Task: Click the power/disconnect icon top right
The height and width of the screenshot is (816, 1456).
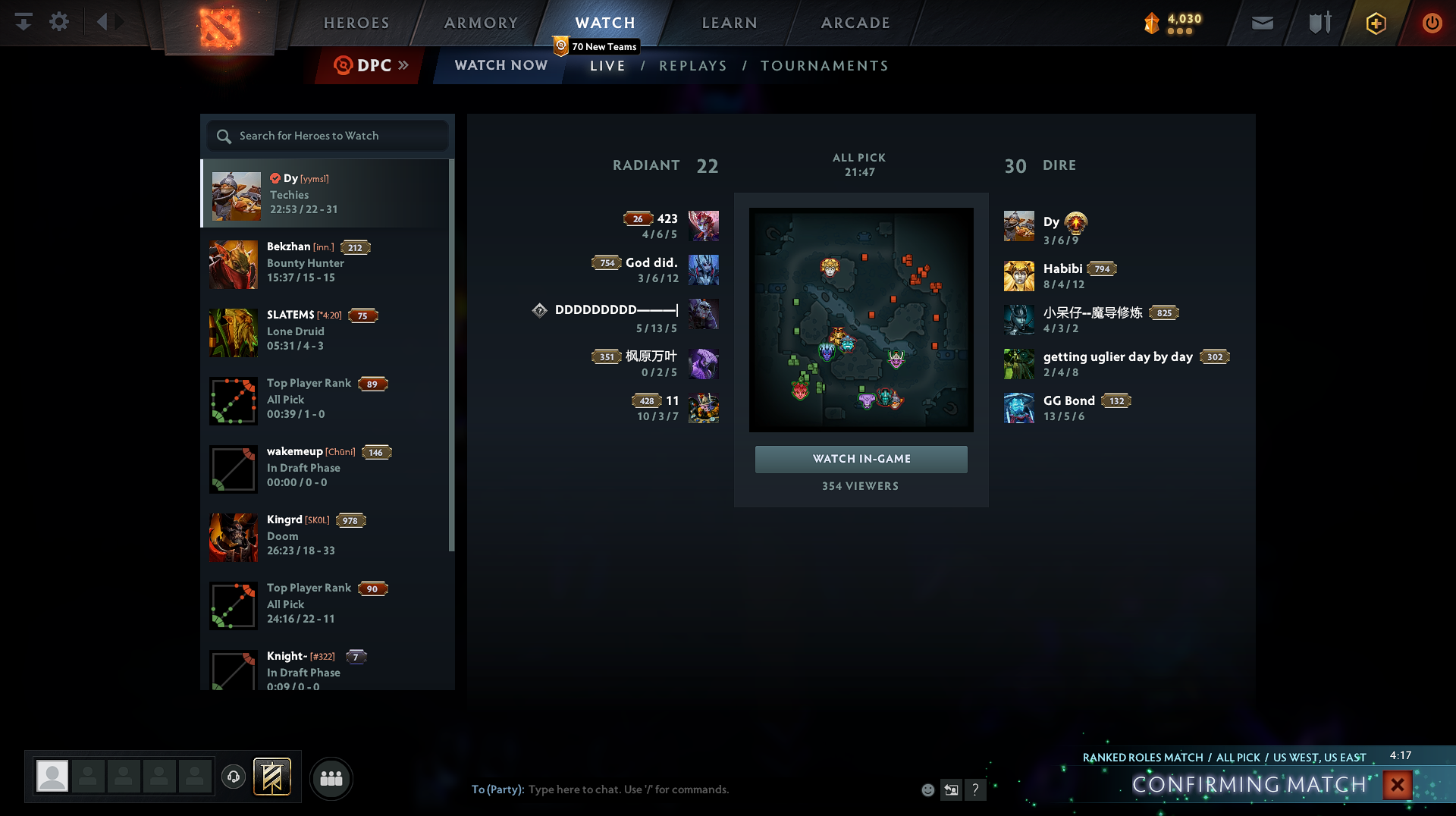Action: [x=1432, y=23]
